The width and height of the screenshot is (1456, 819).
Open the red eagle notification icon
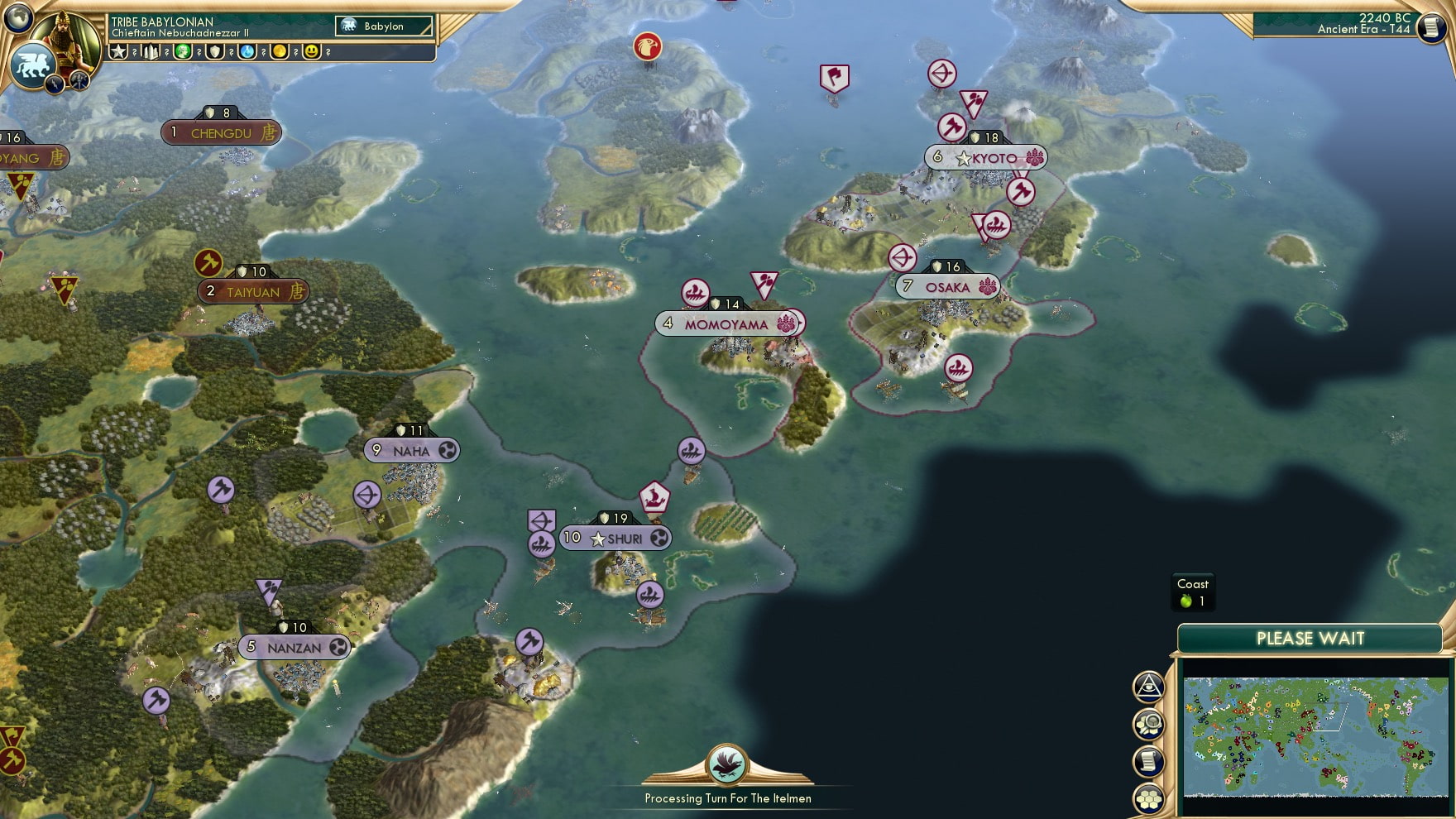[x=648, y=48]
